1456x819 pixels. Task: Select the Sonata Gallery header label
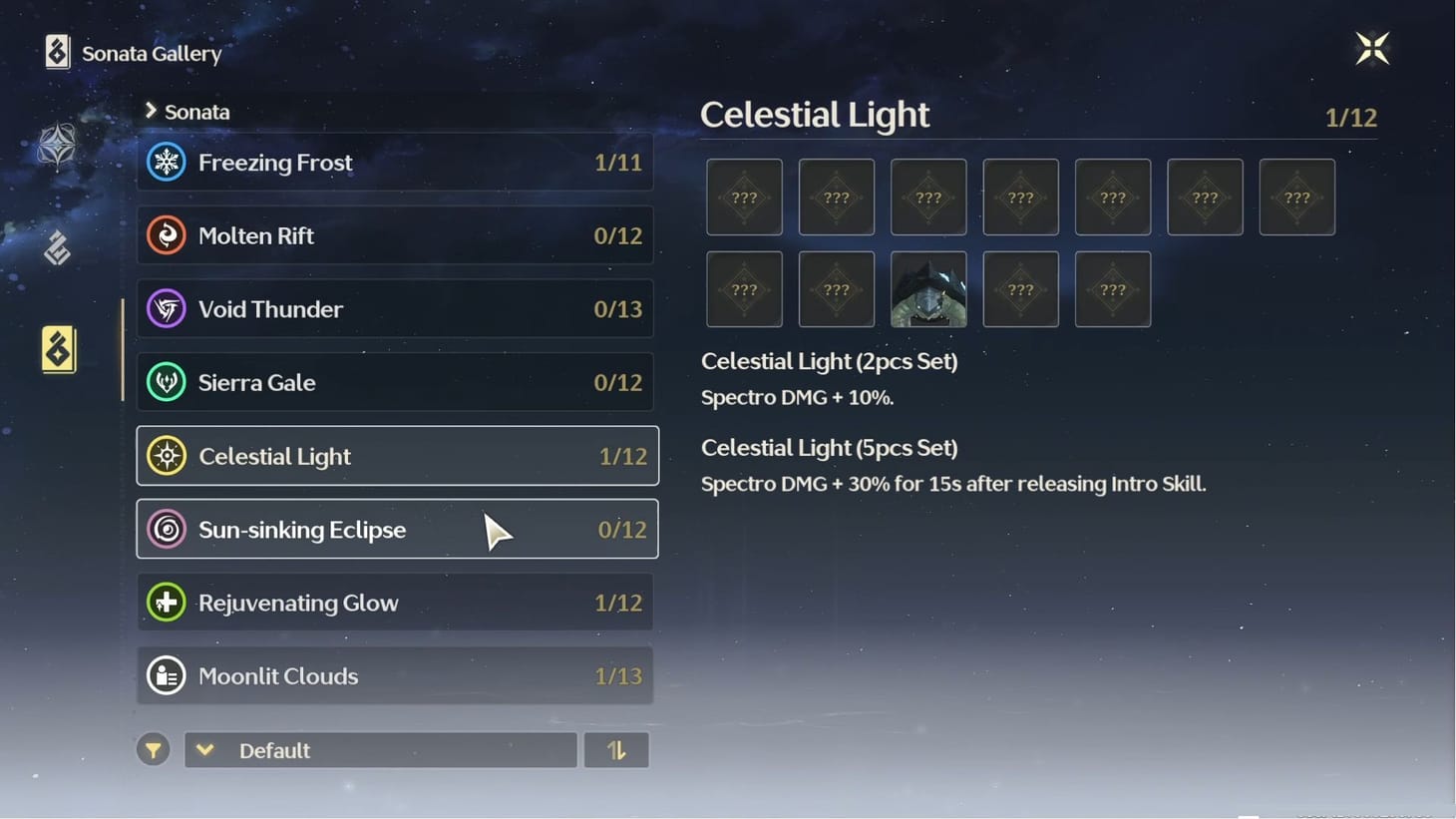pyautogui.click(x=147, y=53)
